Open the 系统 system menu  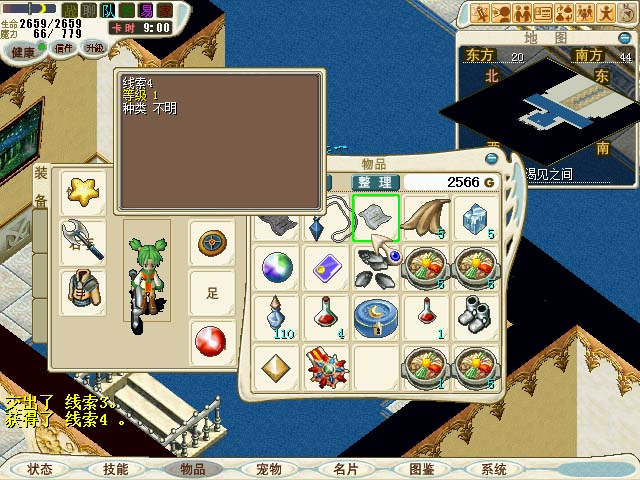pyautogui.click(x=494, y=468)
